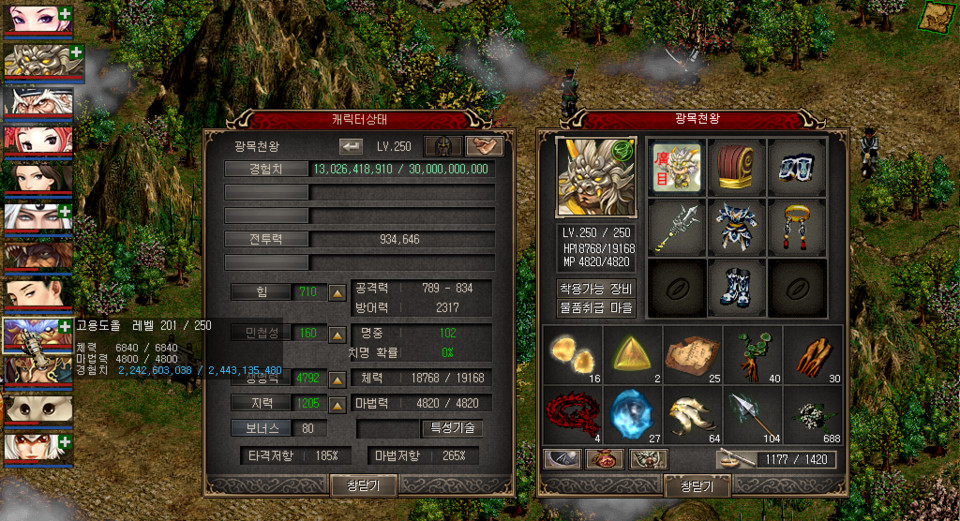Close the 광목천왕 inventory window
Screen dimensions: 960x521
point(696,486)
